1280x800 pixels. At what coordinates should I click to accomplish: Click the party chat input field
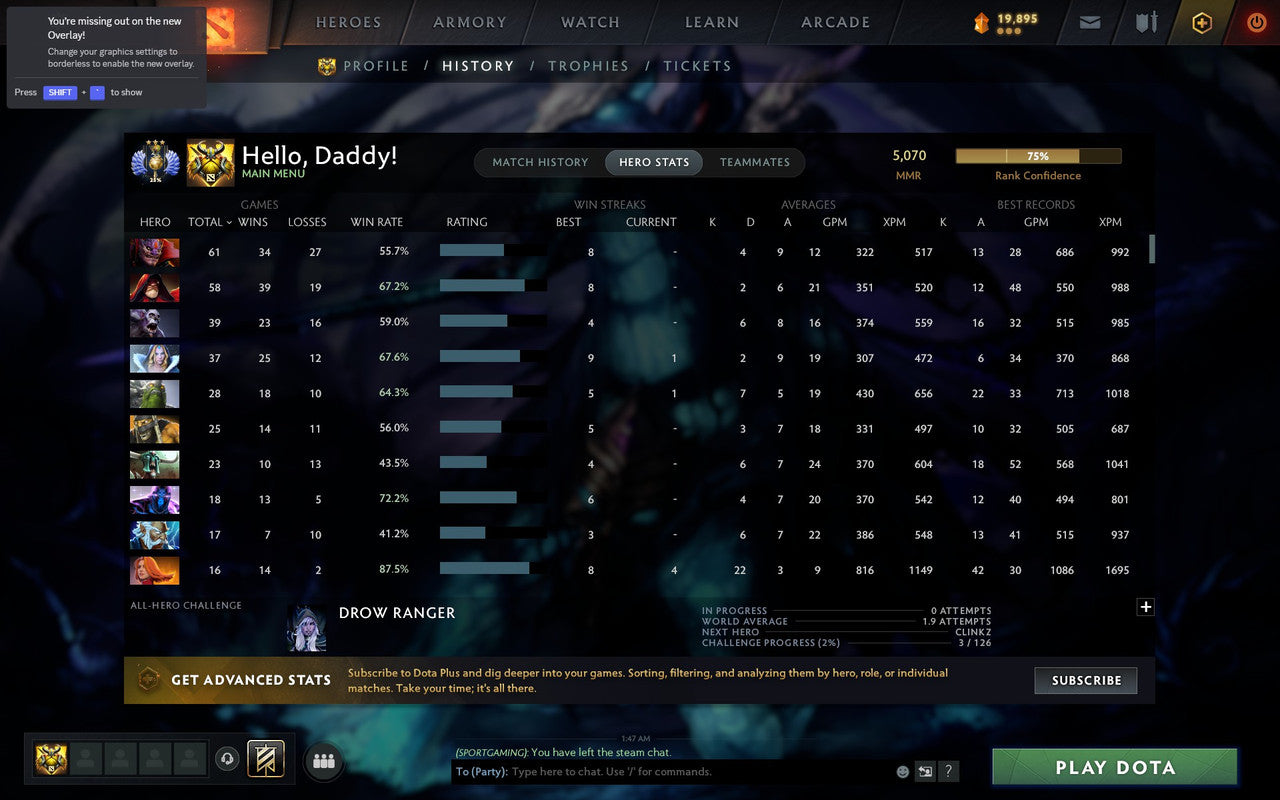pyautogui.click(x=650, y=771)
